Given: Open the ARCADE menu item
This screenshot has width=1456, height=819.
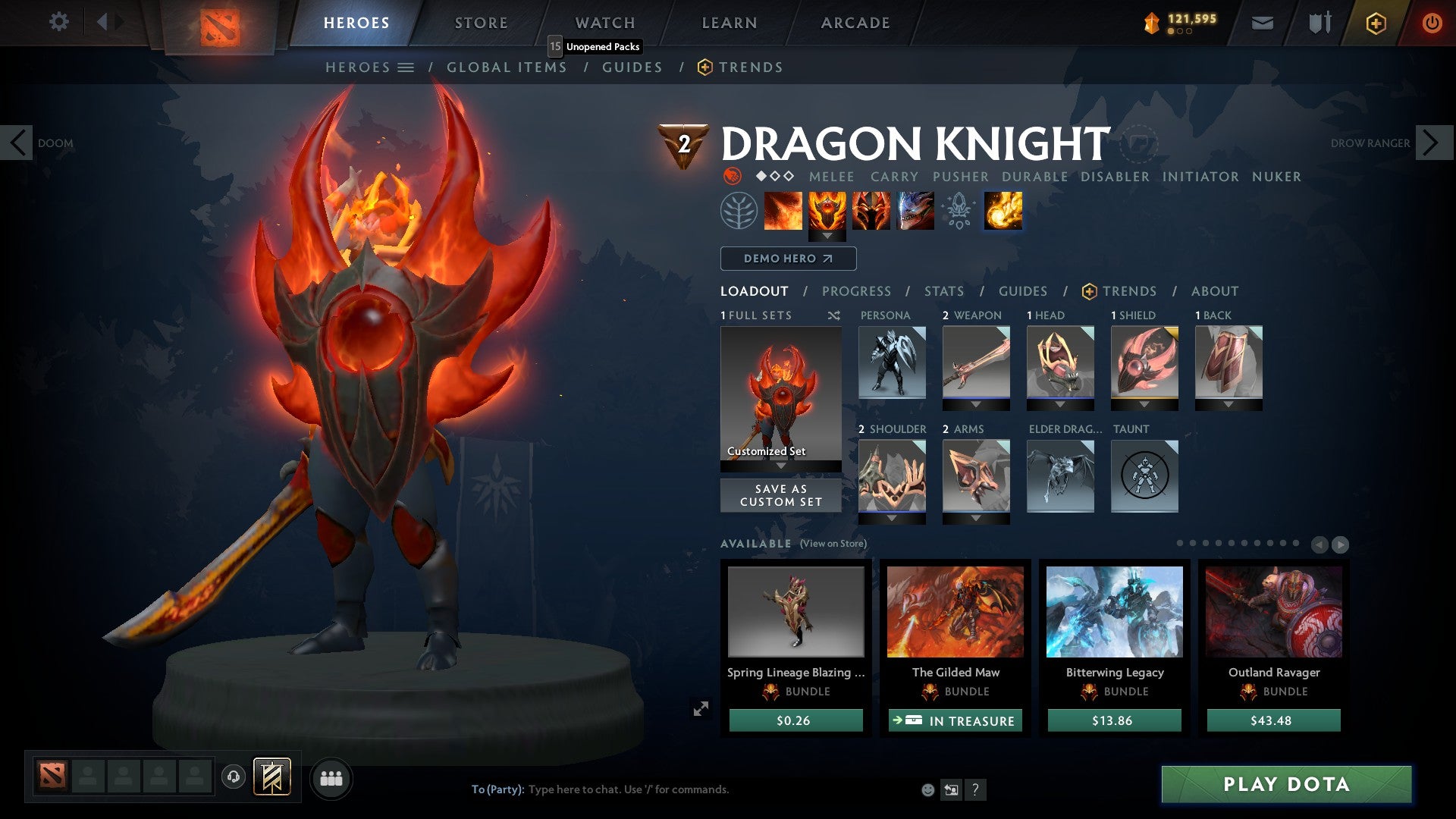Looking at the screenshot, I should (855, 22).
